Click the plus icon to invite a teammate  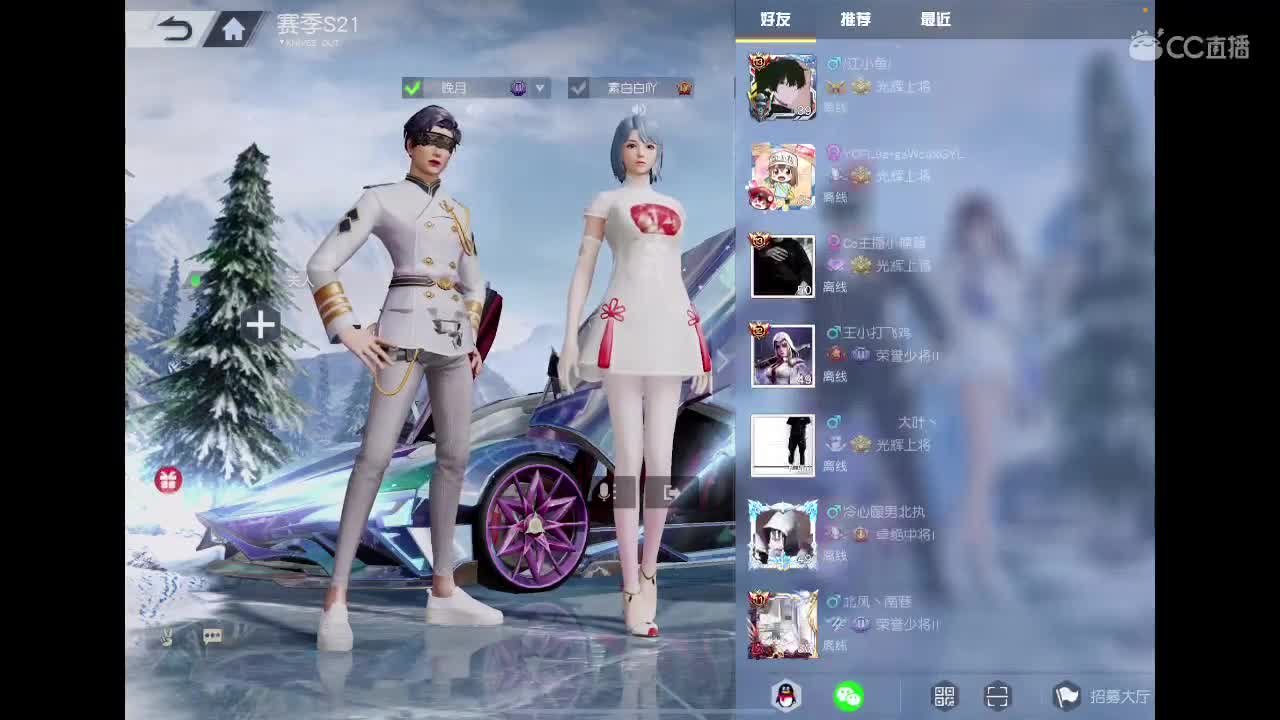pos(260,324)
